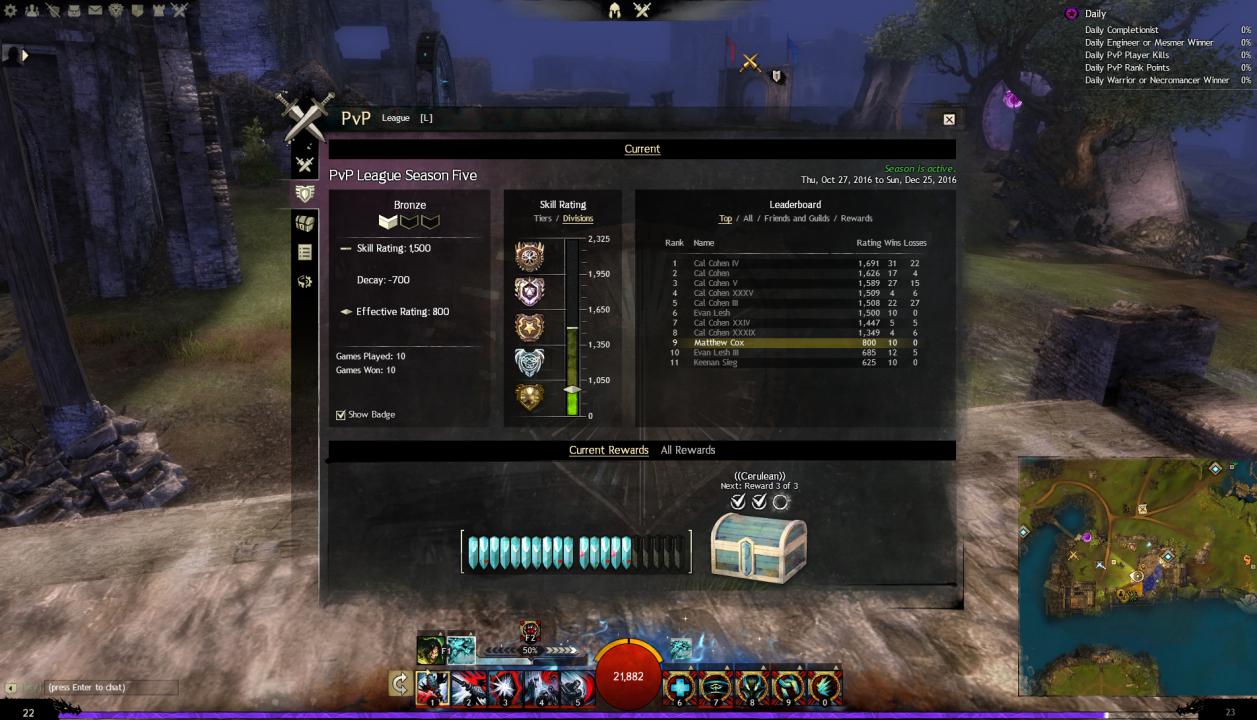Open the list icon side tab
This screenshot has height=720, width=1257.
pyautogui.click(x=305, y=253)
